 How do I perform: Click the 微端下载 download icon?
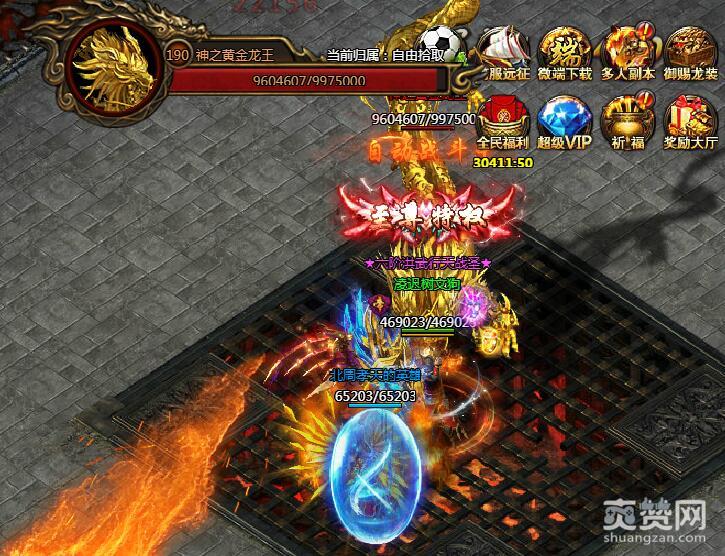tap(565, 52)
